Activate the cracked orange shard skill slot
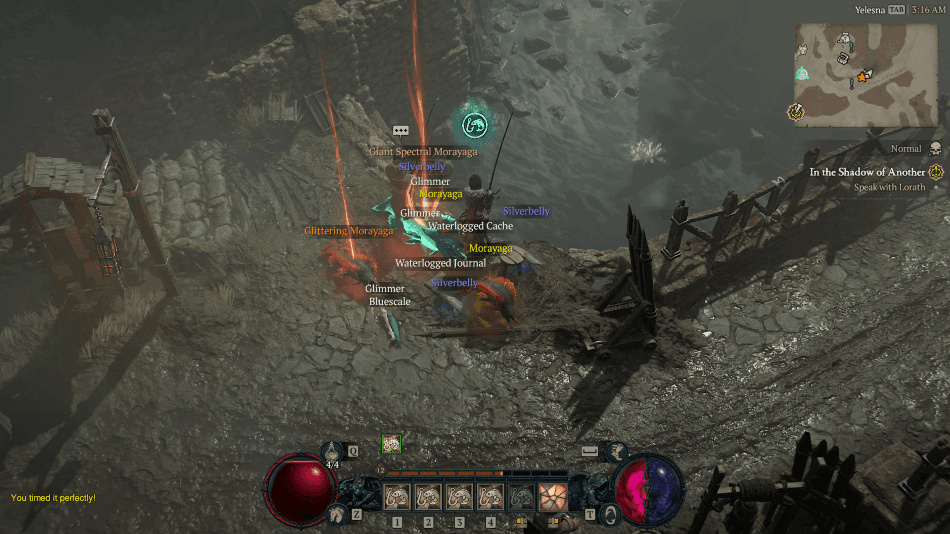The height and width of the screenshot is (534, 950). 552,497
